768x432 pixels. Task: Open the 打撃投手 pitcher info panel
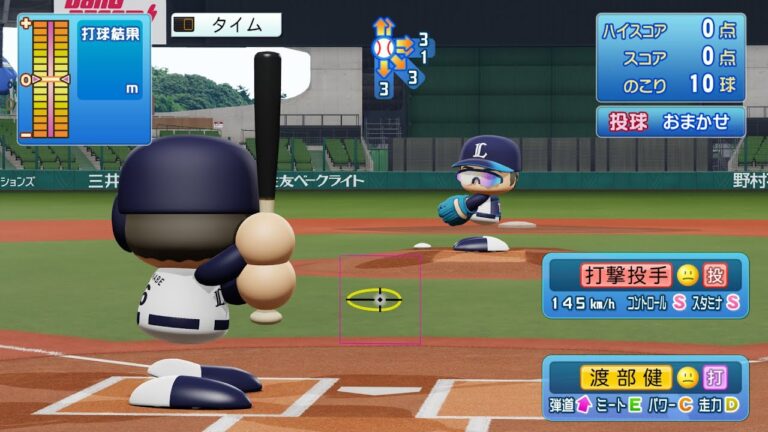[x=645, y=285]
